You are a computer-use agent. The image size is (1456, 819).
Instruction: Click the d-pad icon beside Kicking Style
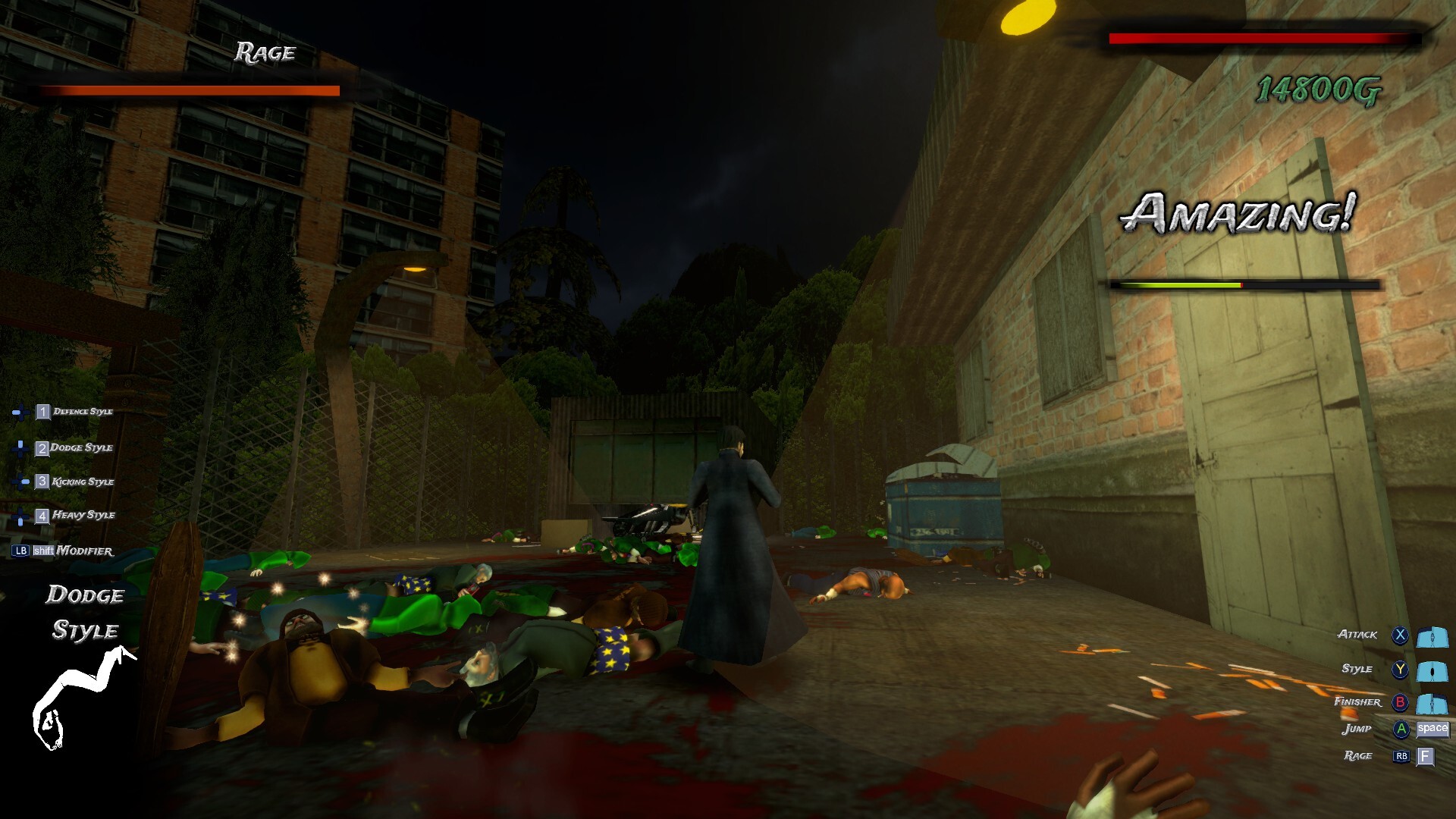point(20,482)
